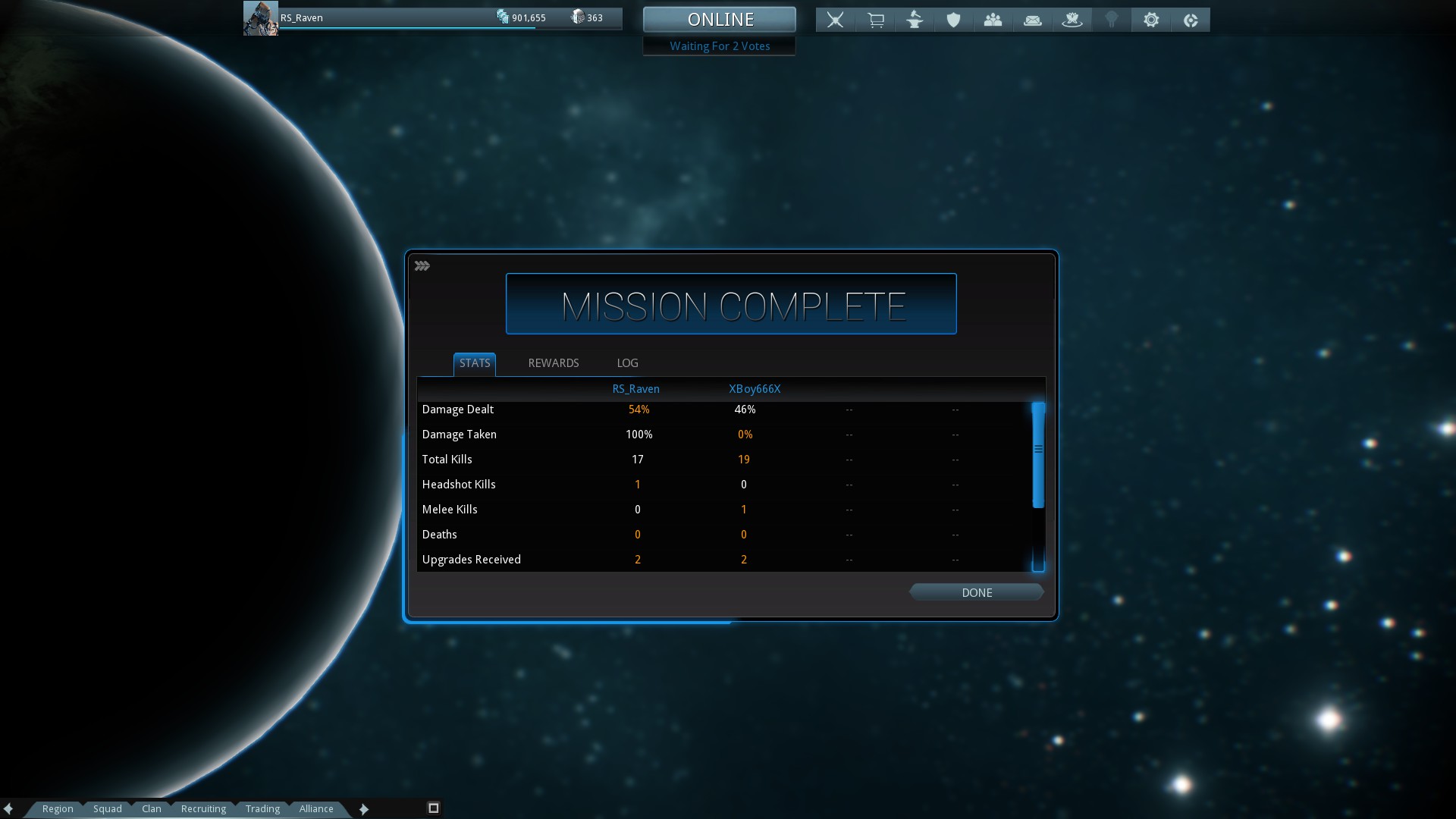Click the ONLINE status button
Screen dimensions: 1456x819
[x=719, y=20]
